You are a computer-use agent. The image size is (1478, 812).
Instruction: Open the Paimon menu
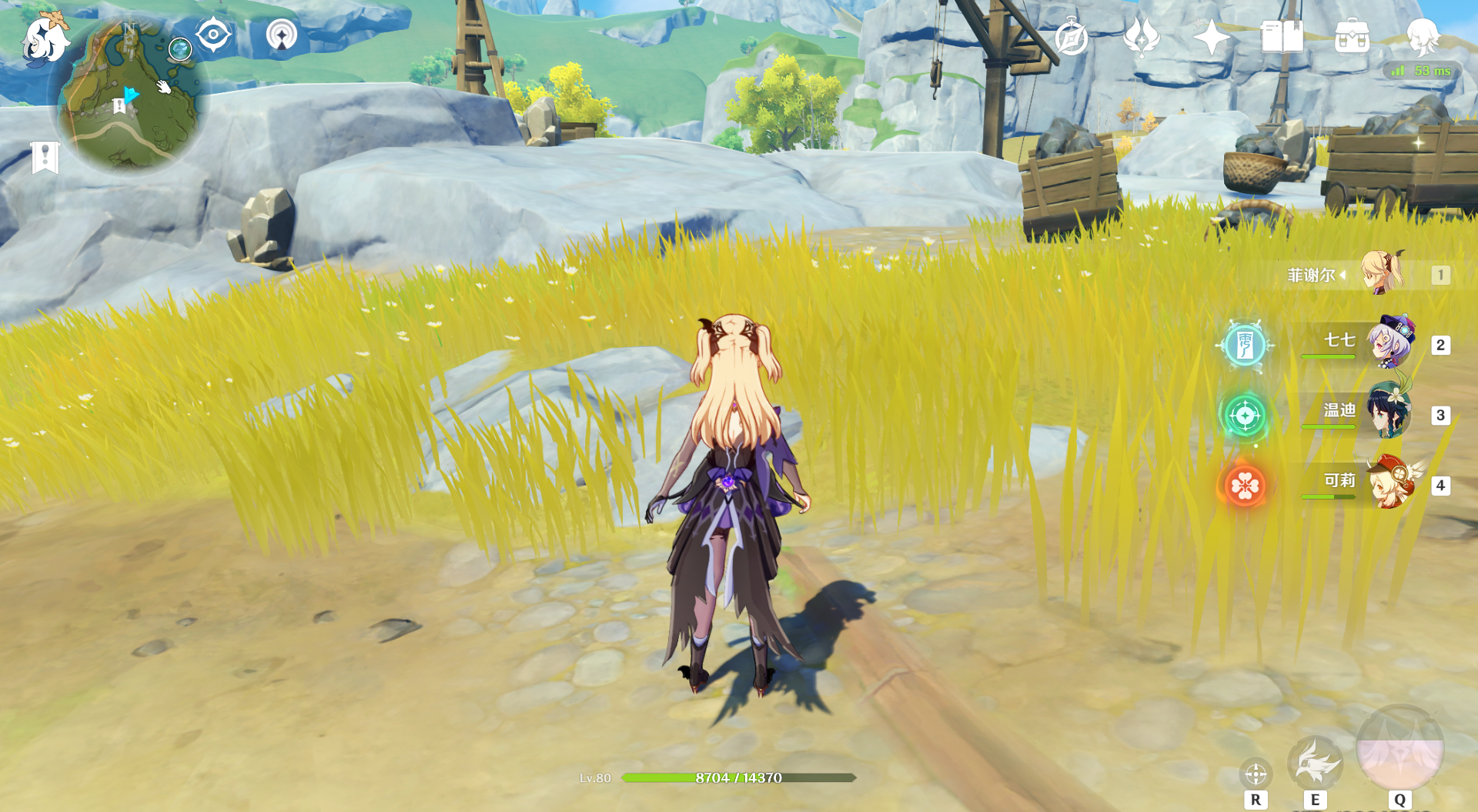(x=45, y=38)
